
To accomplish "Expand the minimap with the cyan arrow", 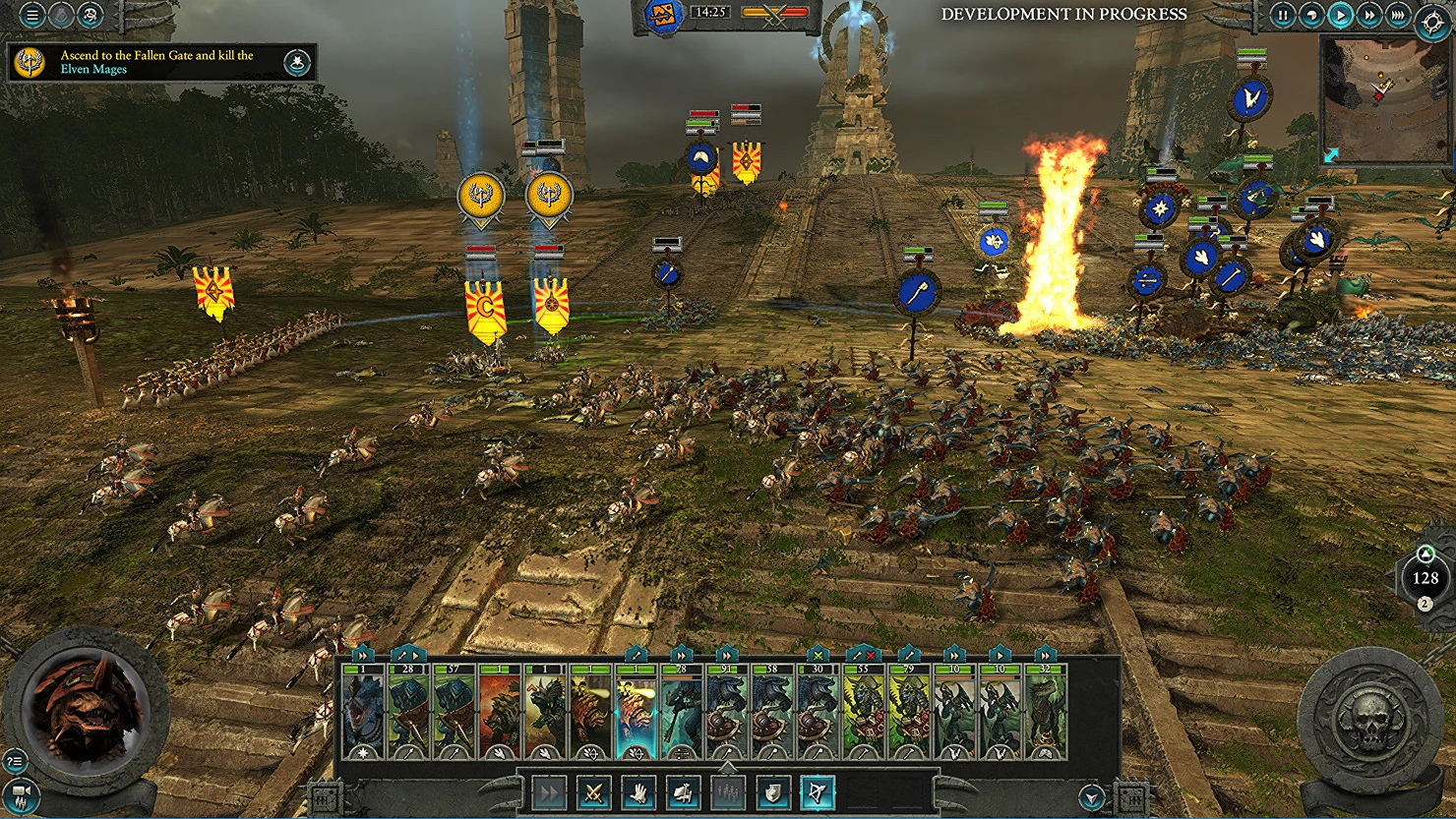I will [1331, 155].
